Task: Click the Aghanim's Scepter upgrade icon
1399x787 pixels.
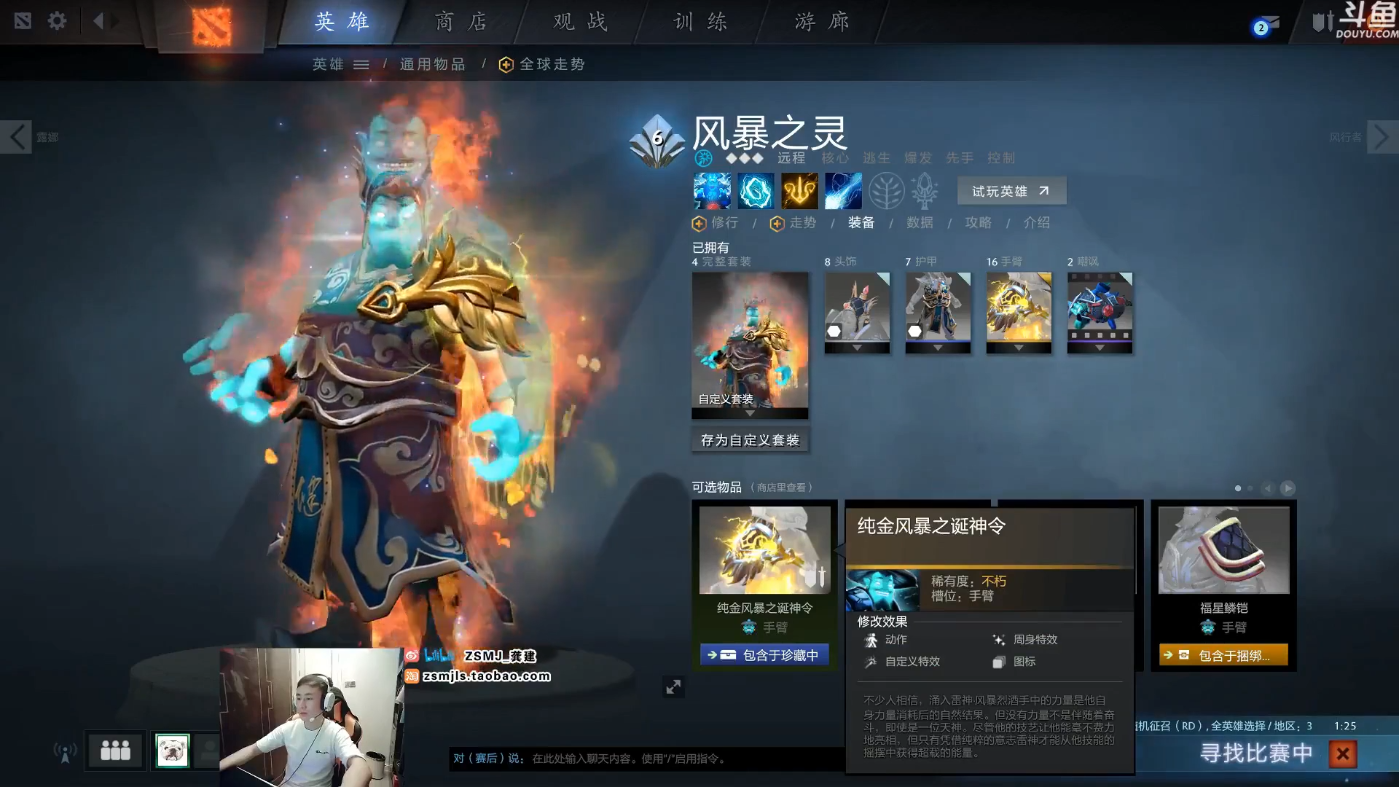Action: click(924, 190)
